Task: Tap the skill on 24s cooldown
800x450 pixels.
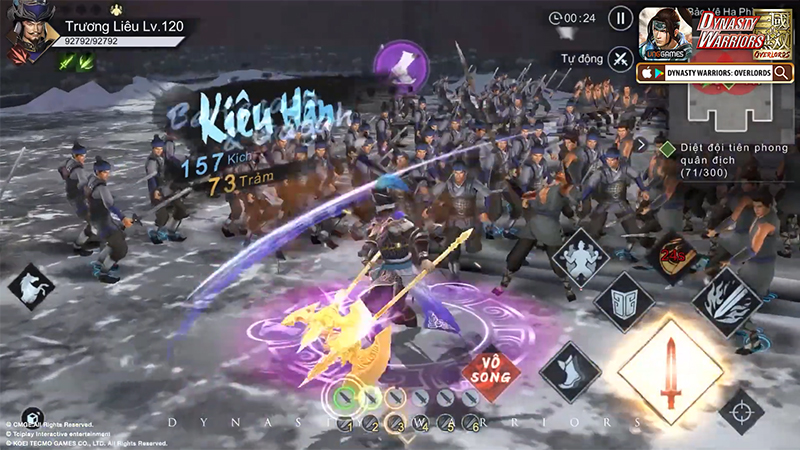Action: click(676, 255)
